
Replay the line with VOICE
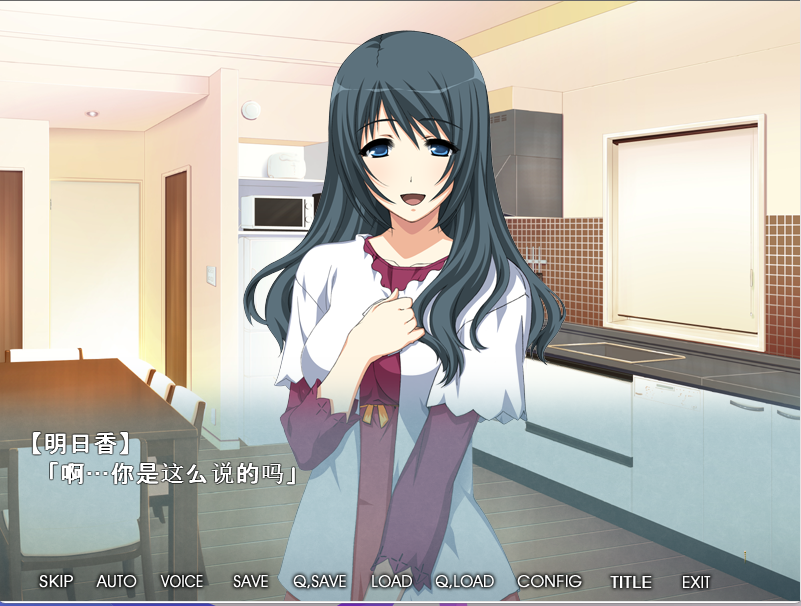pyautogui.click(x=181, y=581)
